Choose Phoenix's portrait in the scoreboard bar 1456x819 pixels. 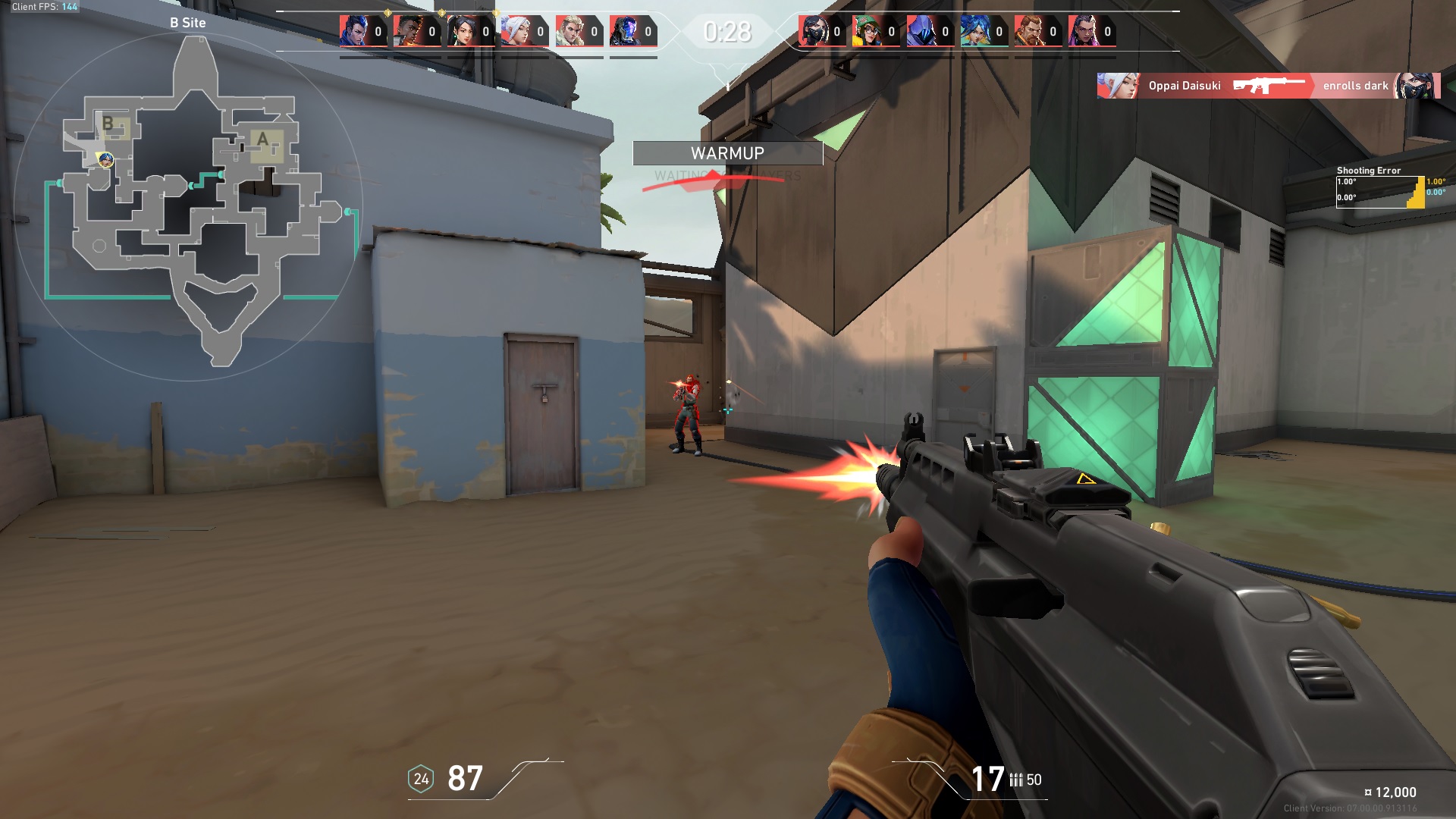coord(407,32)
